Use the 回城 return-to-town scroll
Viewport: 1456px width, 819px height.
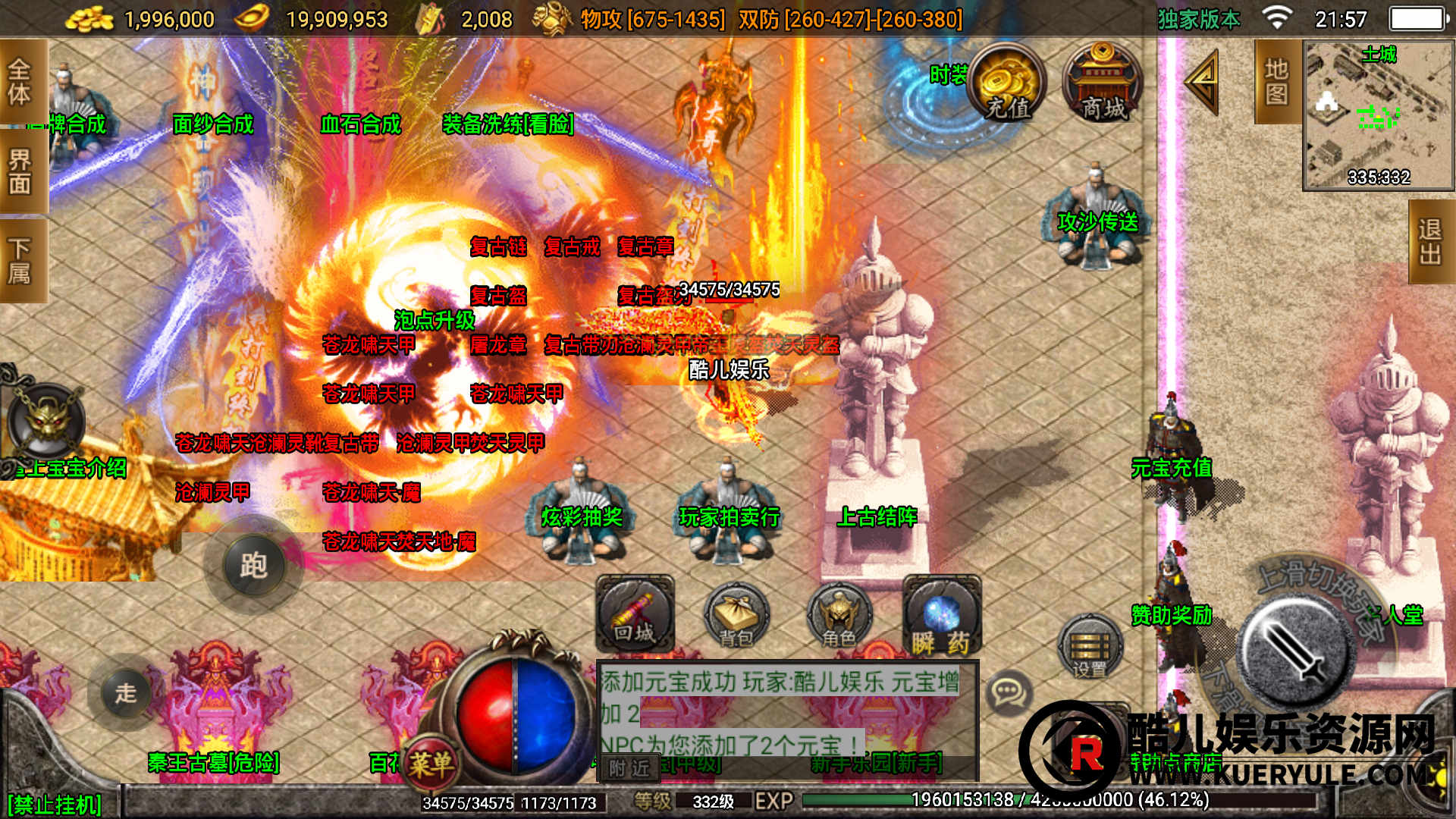tap(635, 614)
